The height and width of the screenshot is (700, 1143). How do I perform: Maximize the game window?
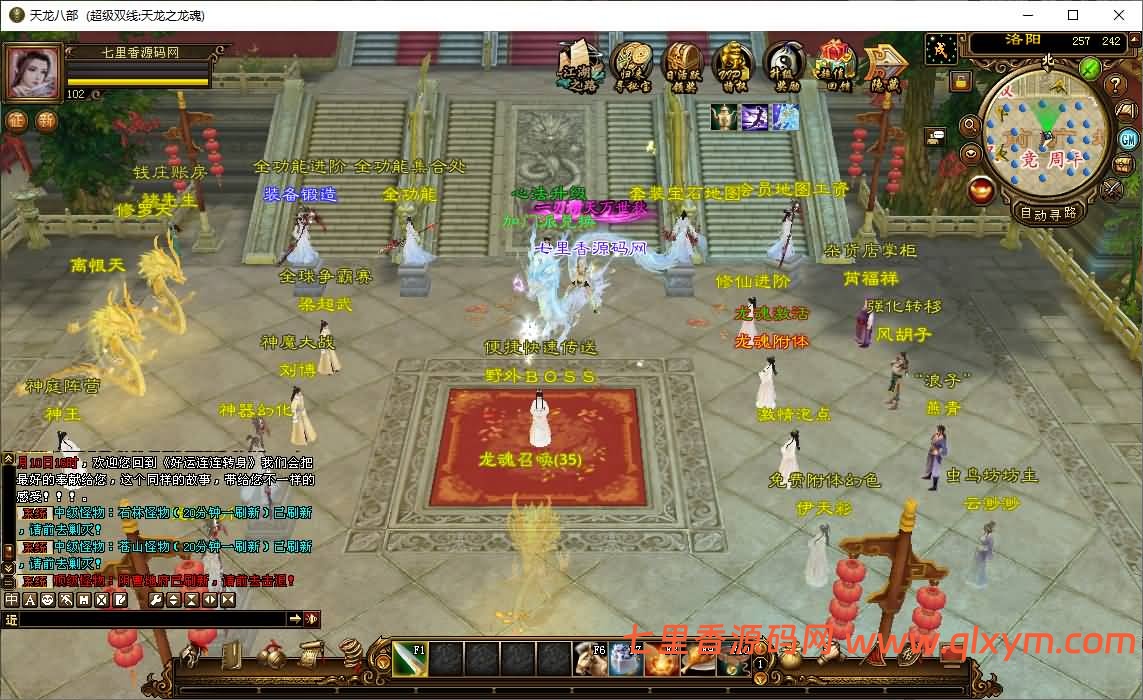coord(1073,15)
